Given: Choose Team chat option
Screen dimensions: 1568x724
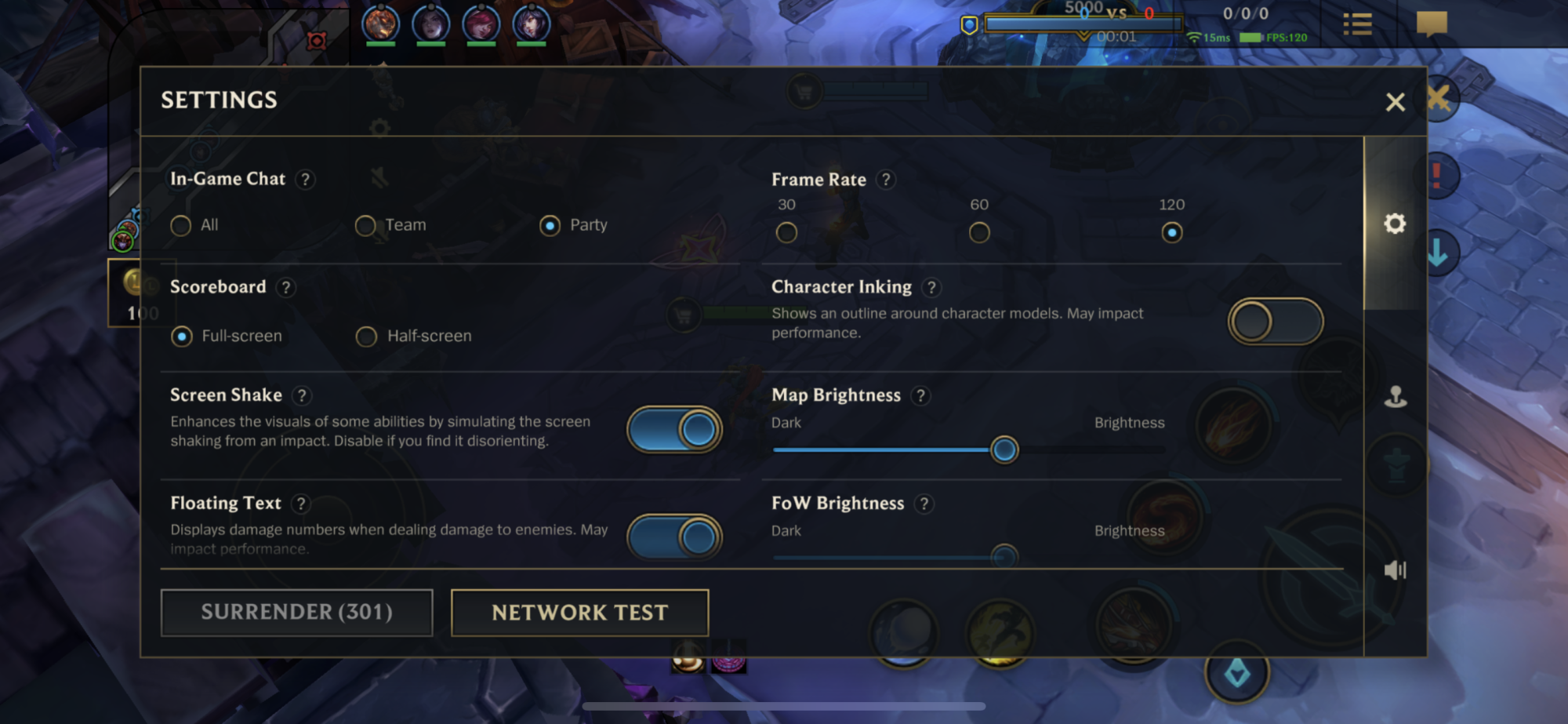Looking at the screenshot, I should (x=365, y=226).
